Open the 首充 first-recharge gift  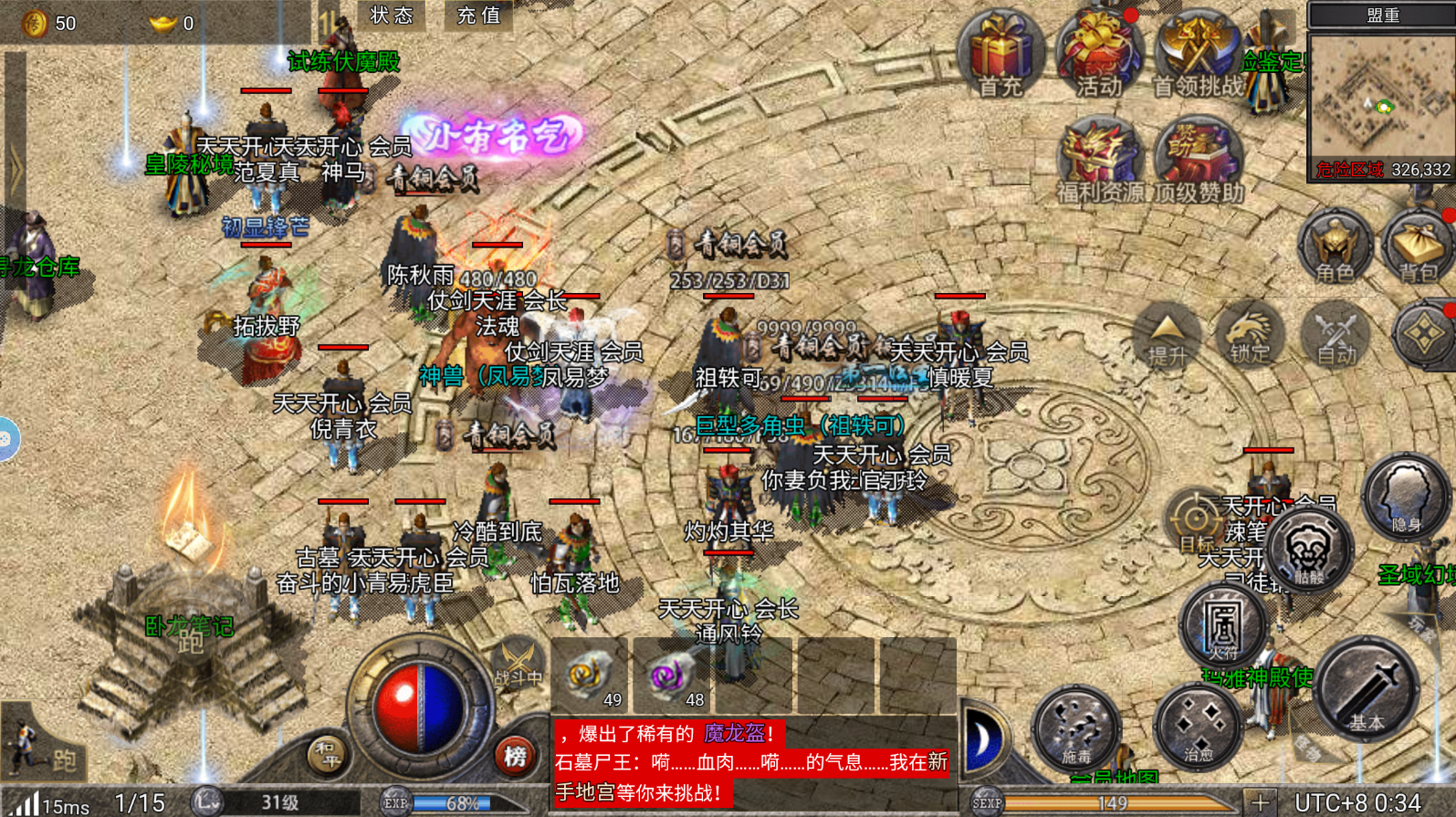coord(1000,53)
